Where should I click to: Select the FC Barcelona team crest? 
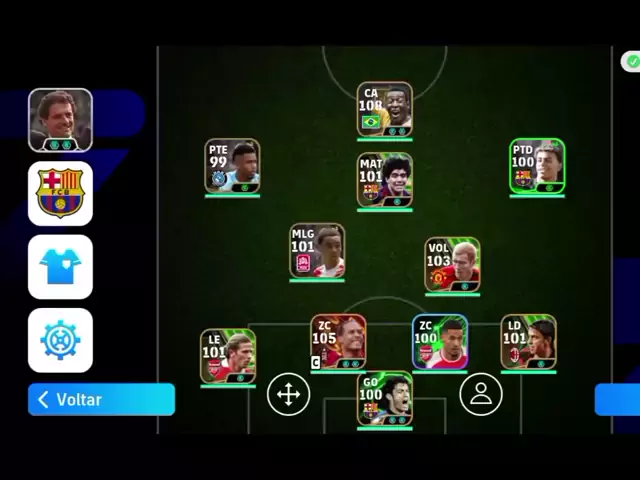[60, 193]
